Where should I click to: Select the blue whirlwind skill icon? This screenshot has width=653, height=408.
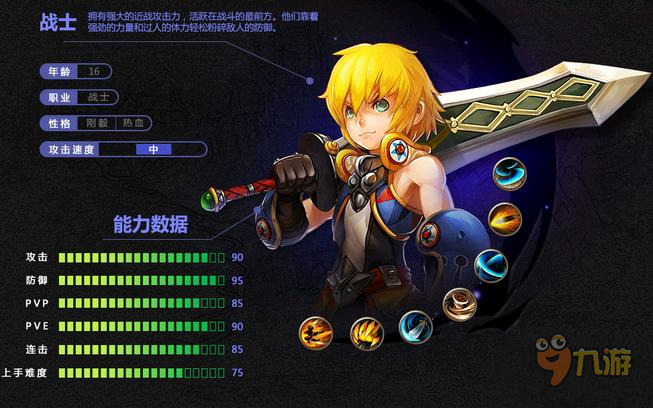pos(509,174)
